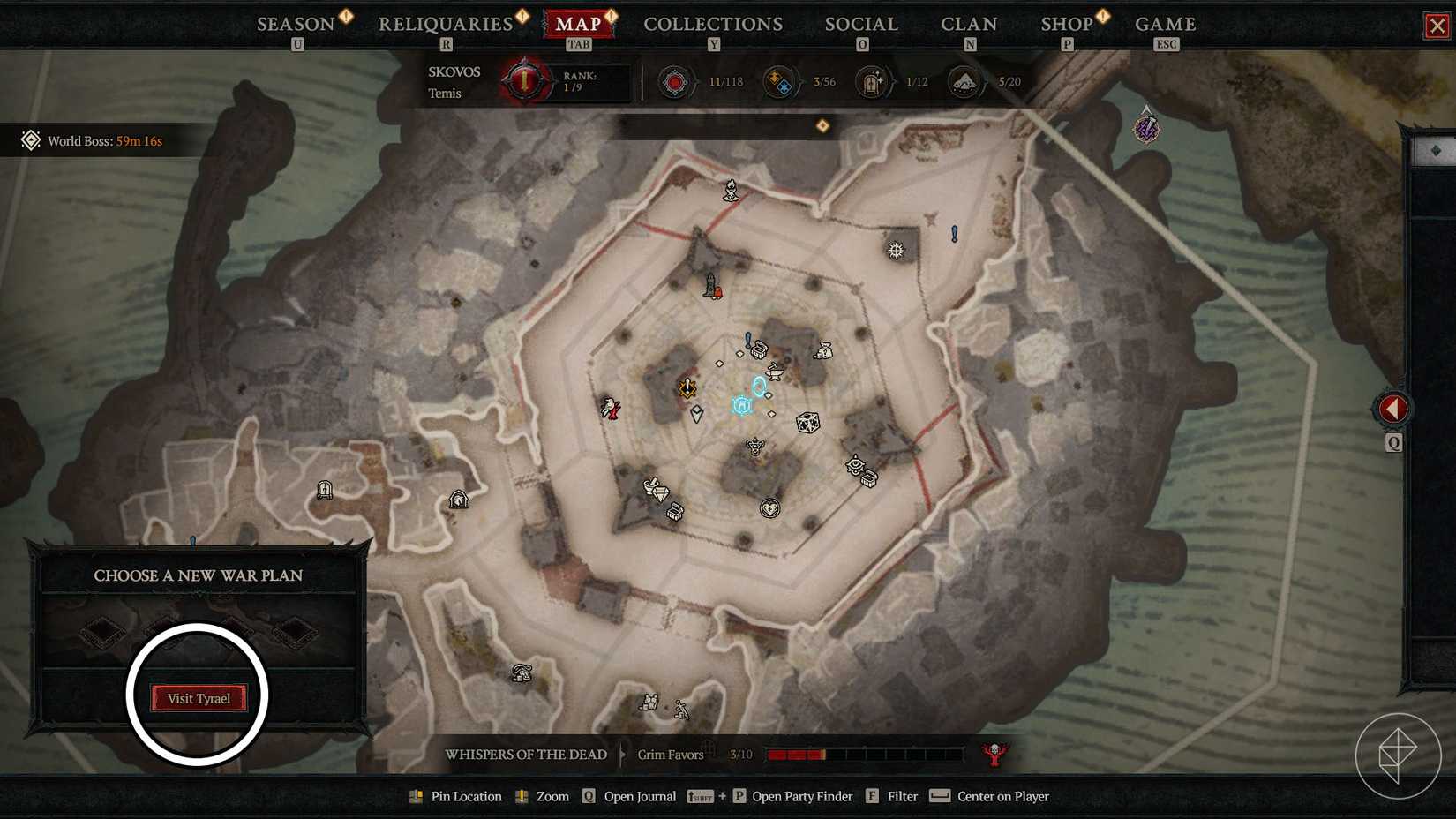Click Pin Location in the bottom bar
The width and height of the screenshot is (1456, 819).
coord(466,796)
